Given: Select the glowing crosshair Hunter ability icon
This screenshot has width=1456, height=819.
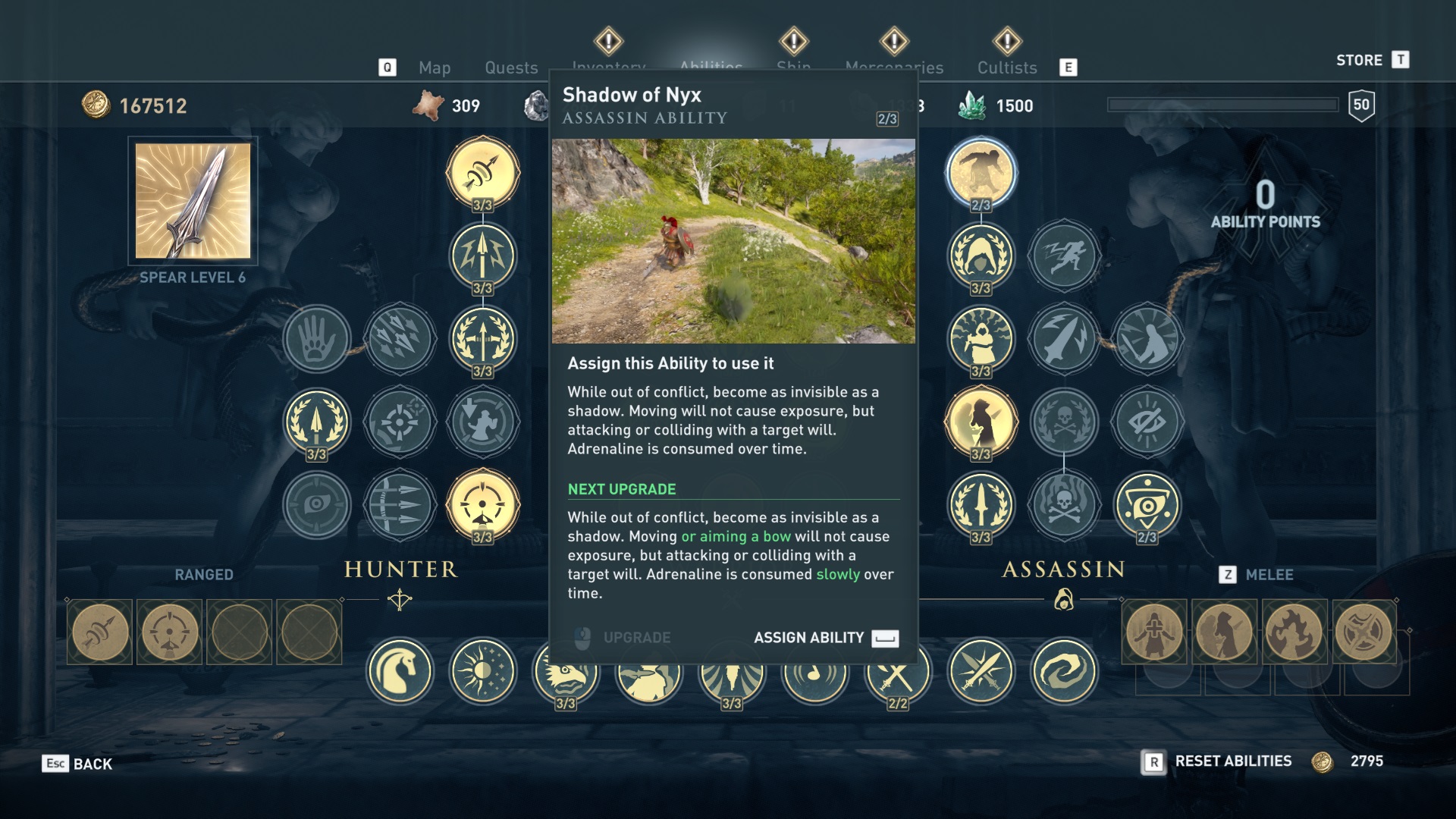Looking at the screenshot, I should pyautogui.click(x=483, y=504).
